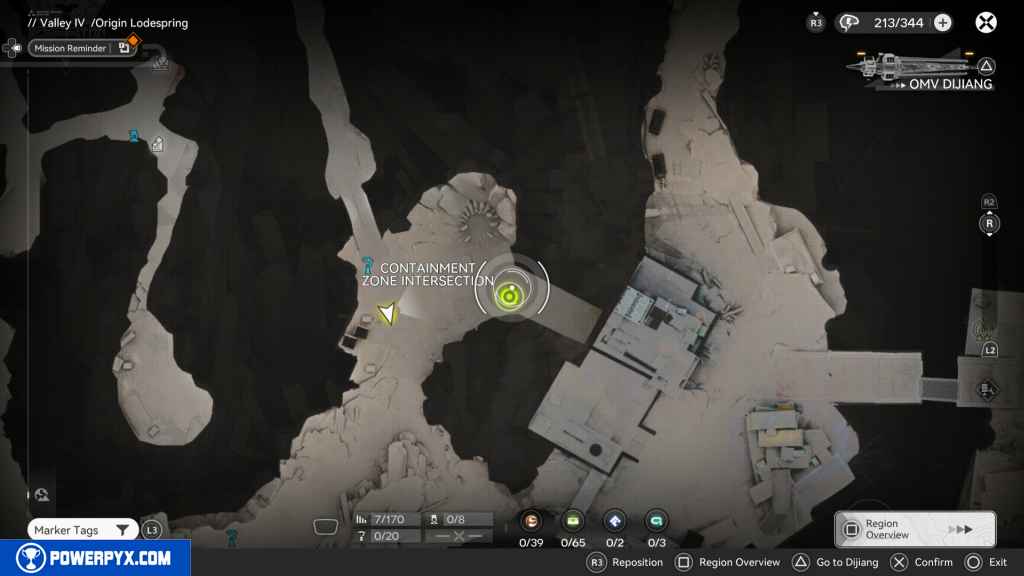Visit the PowerPyx.com watermark logo
1024x576 pixels.
(95, 558)
